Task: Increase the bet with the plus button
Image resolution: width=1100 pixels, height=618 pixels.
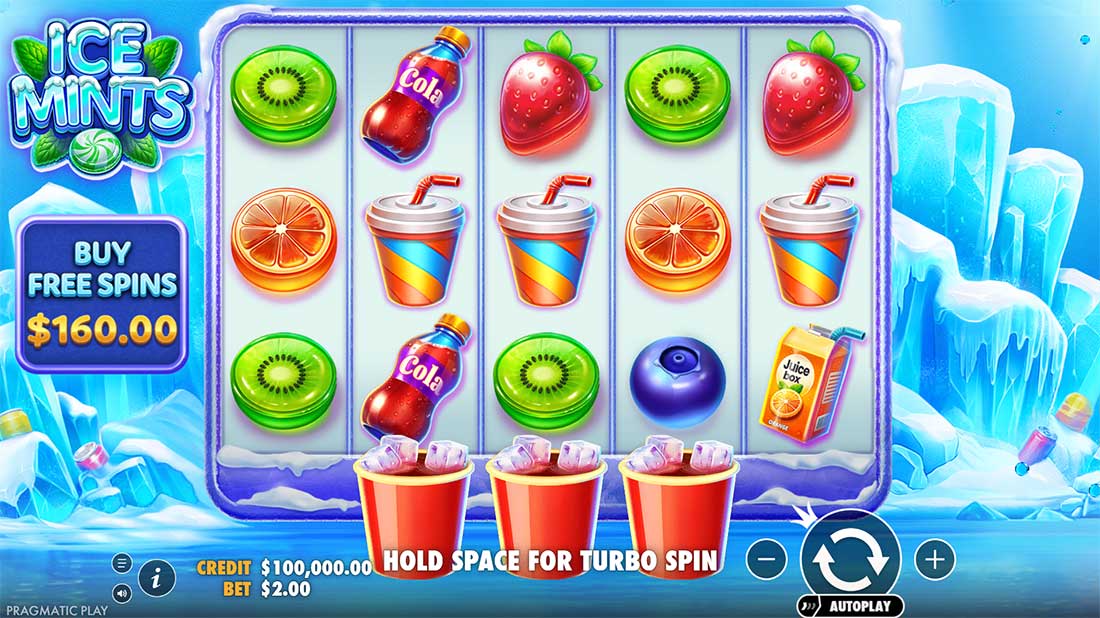Action: pos(934,560)
